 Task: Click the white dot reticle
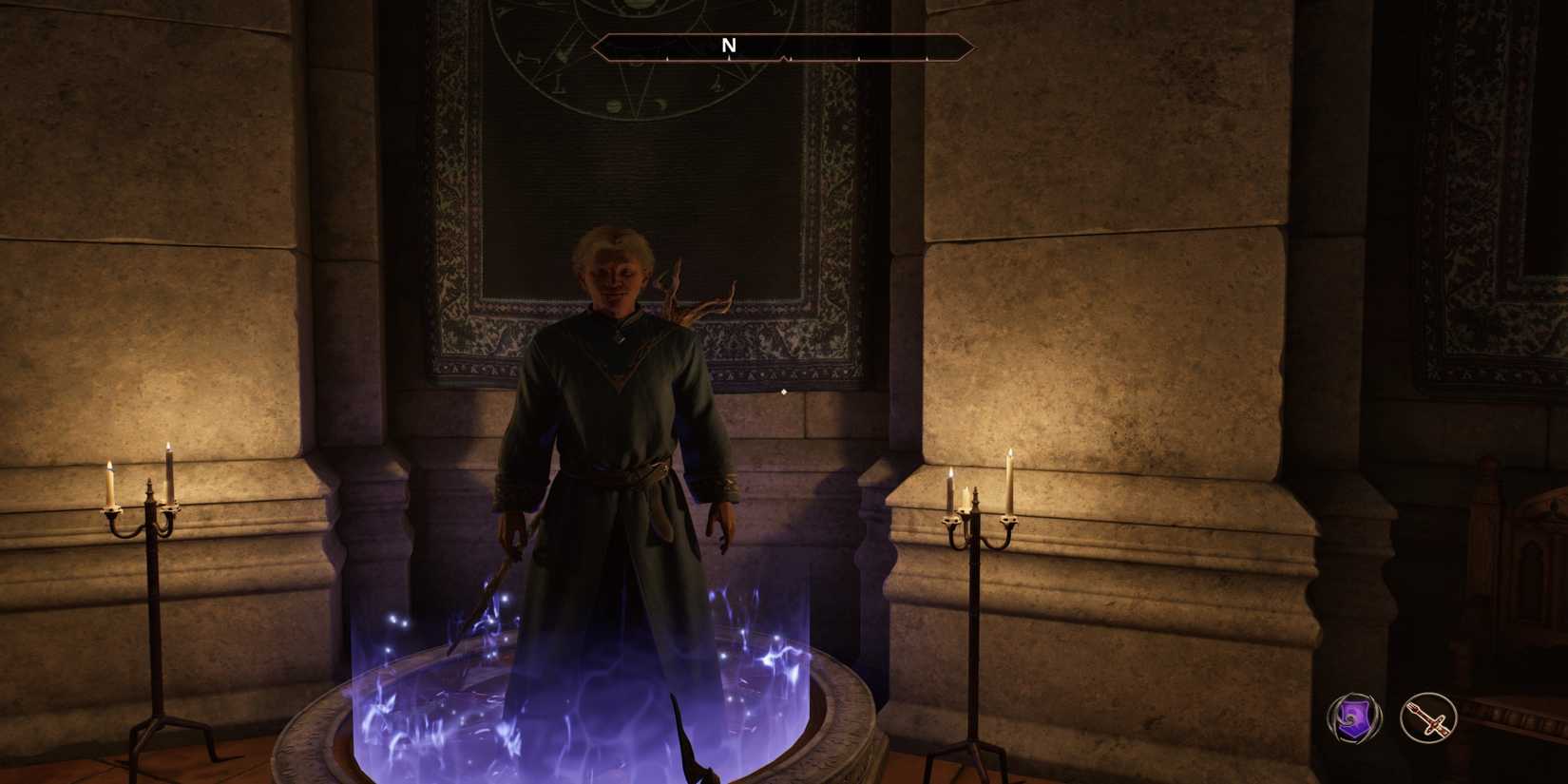(782, 391)
